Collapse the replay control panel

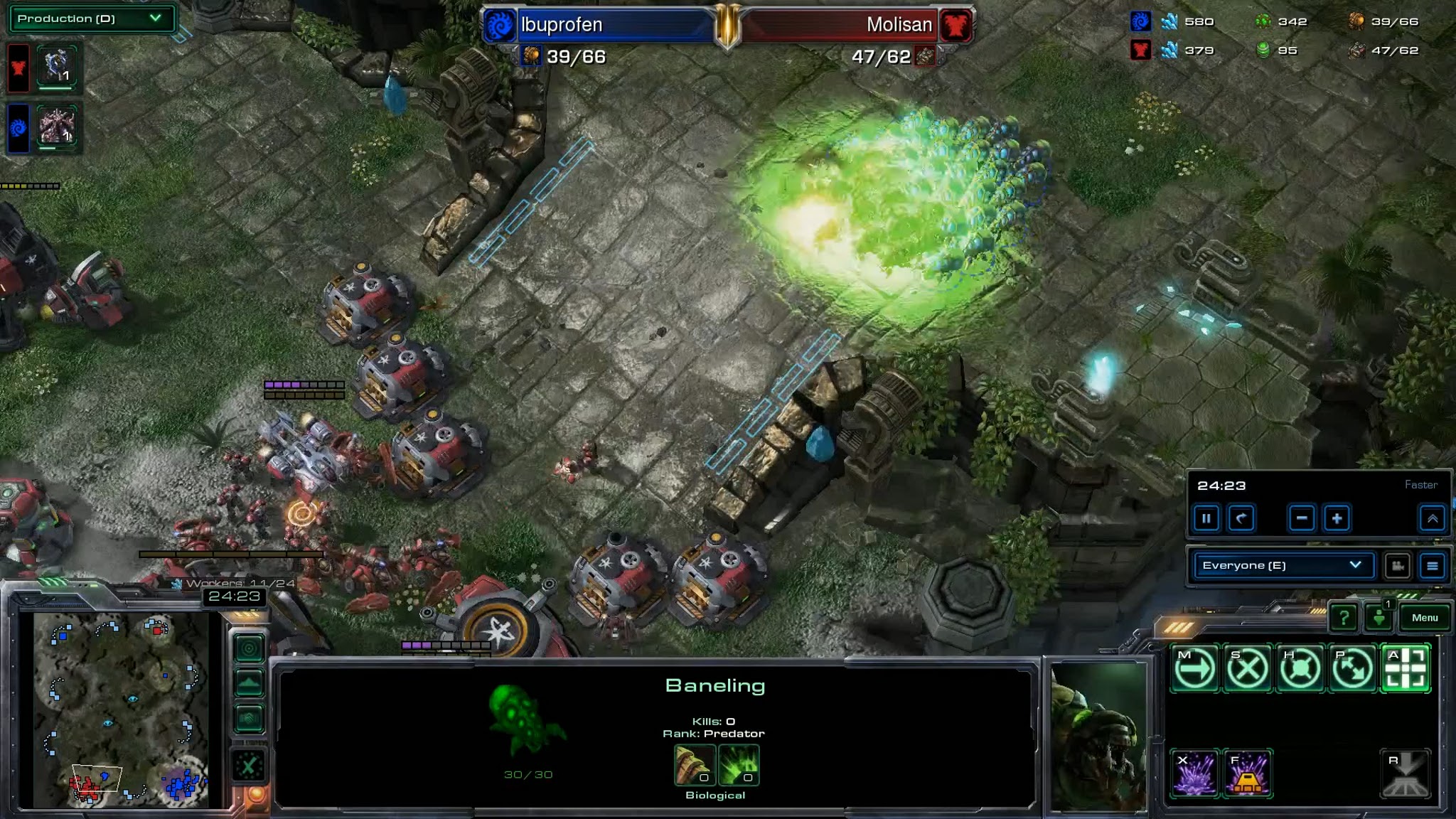point(1432,518)
